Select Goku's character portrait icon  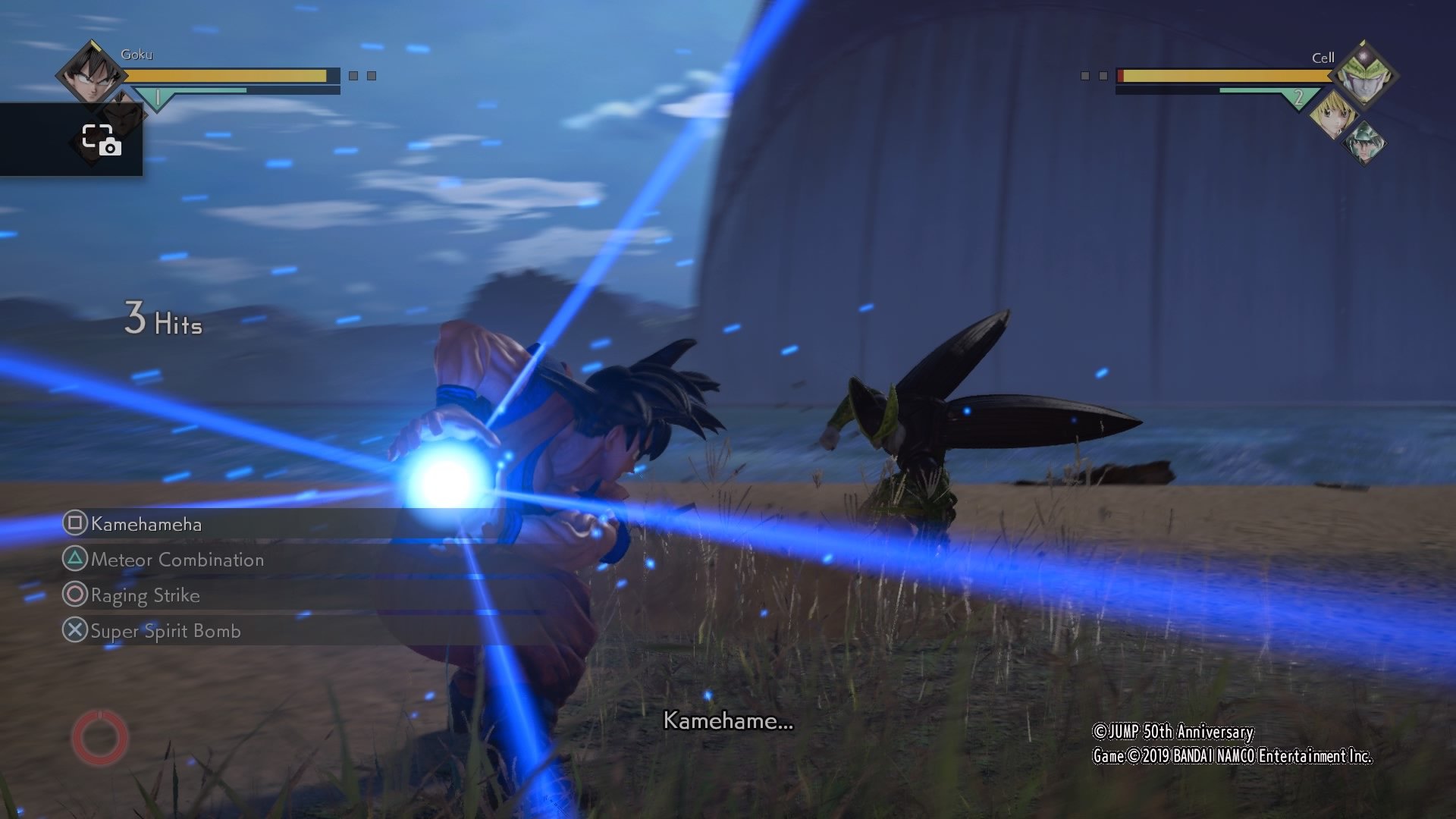click(x=91, y=76)
